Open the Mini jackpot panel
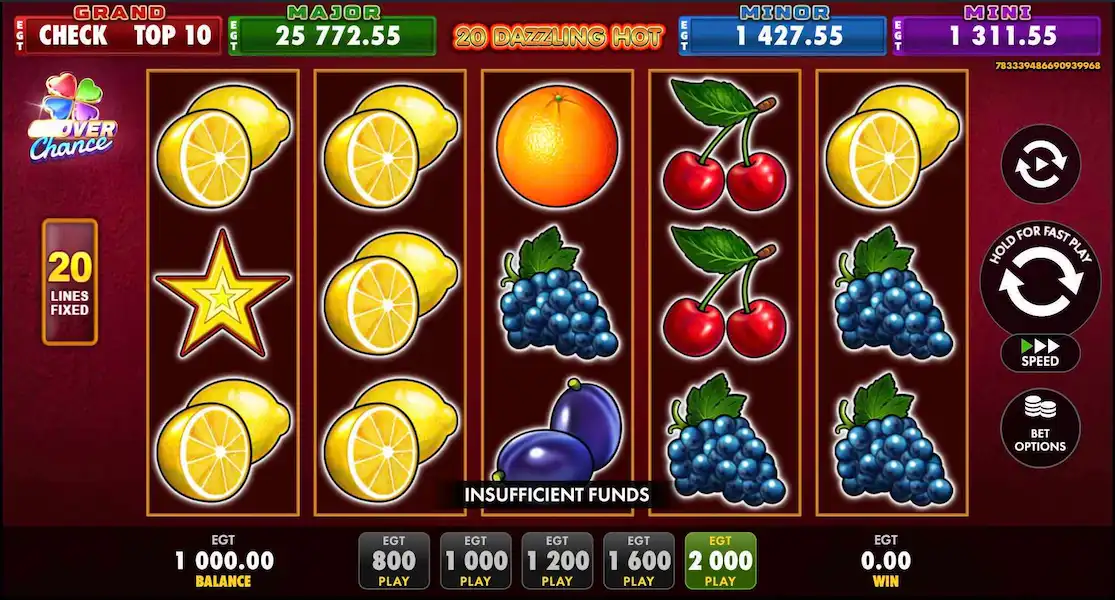This screenshot has height=600, width=1115. [996, 35]
